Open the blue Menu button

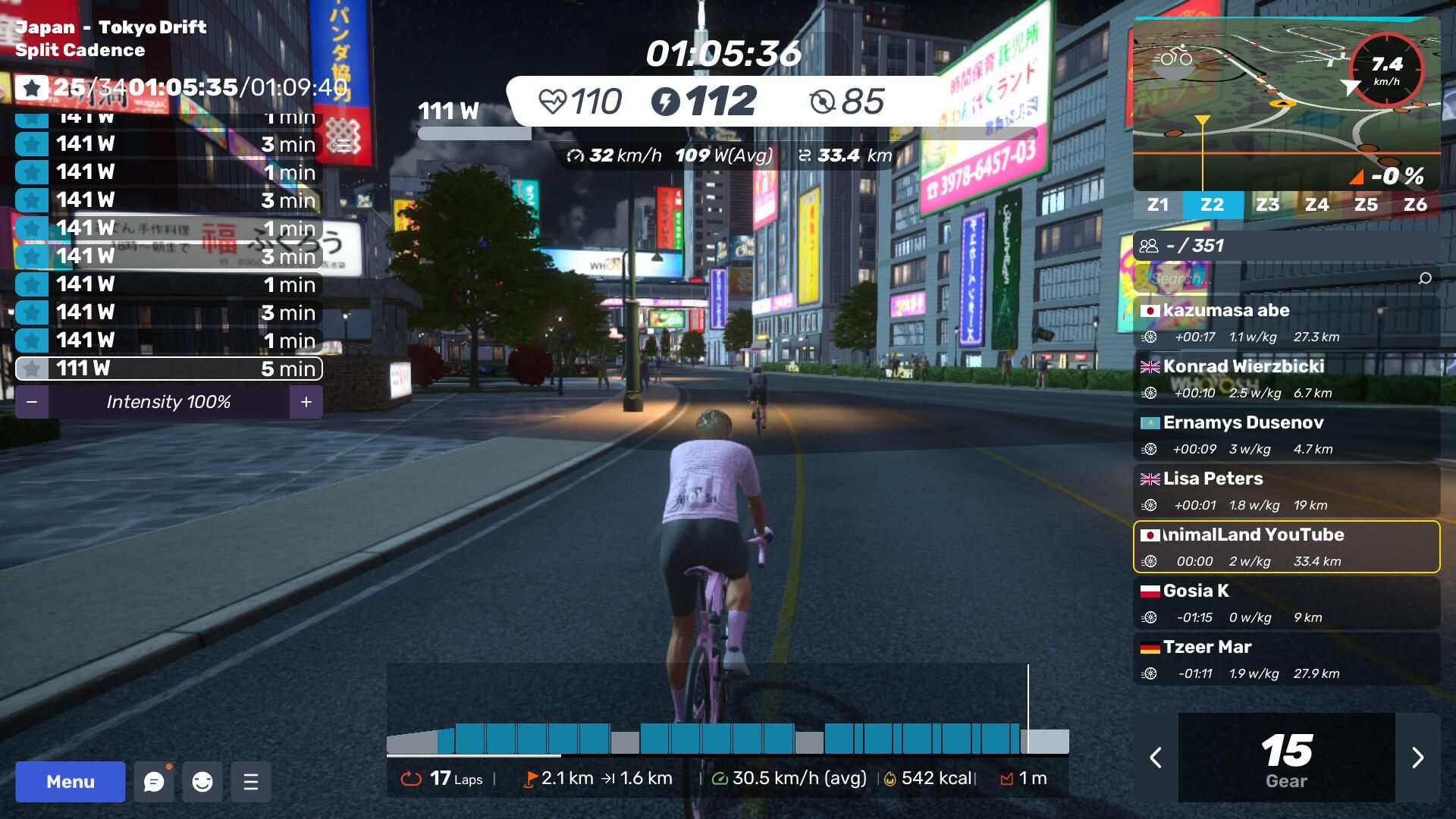[x=70, y=781]
